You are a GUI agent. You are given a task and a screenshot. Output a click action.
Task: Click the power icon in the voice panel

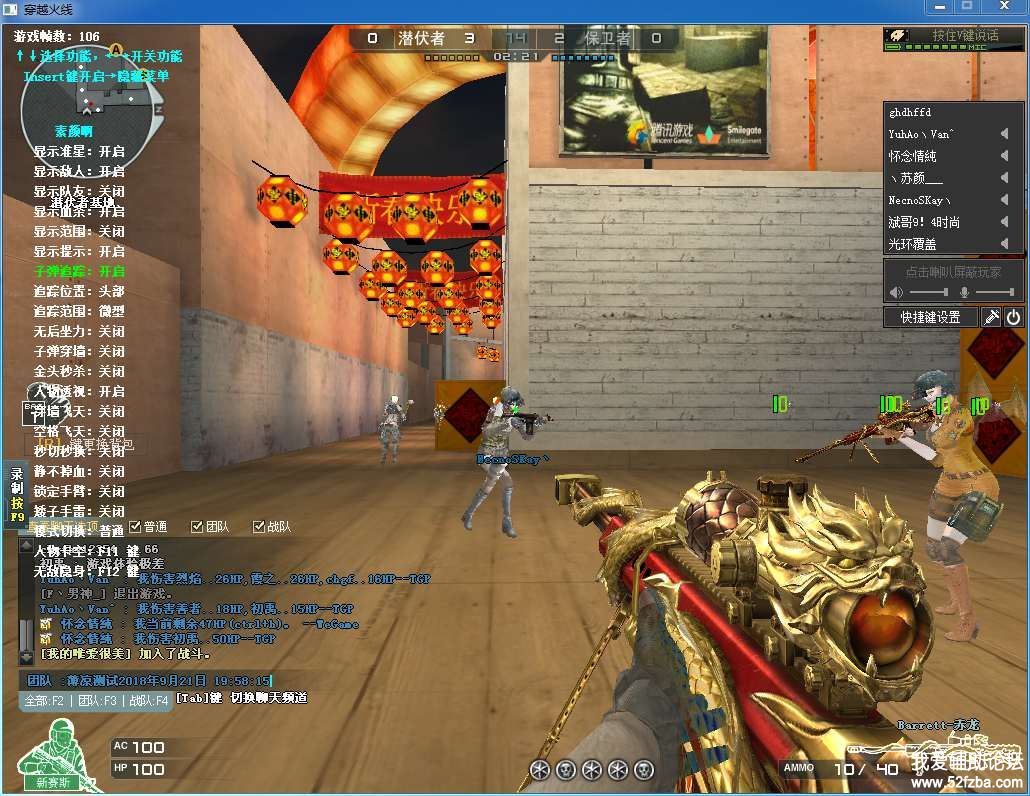coord(1013,317)
